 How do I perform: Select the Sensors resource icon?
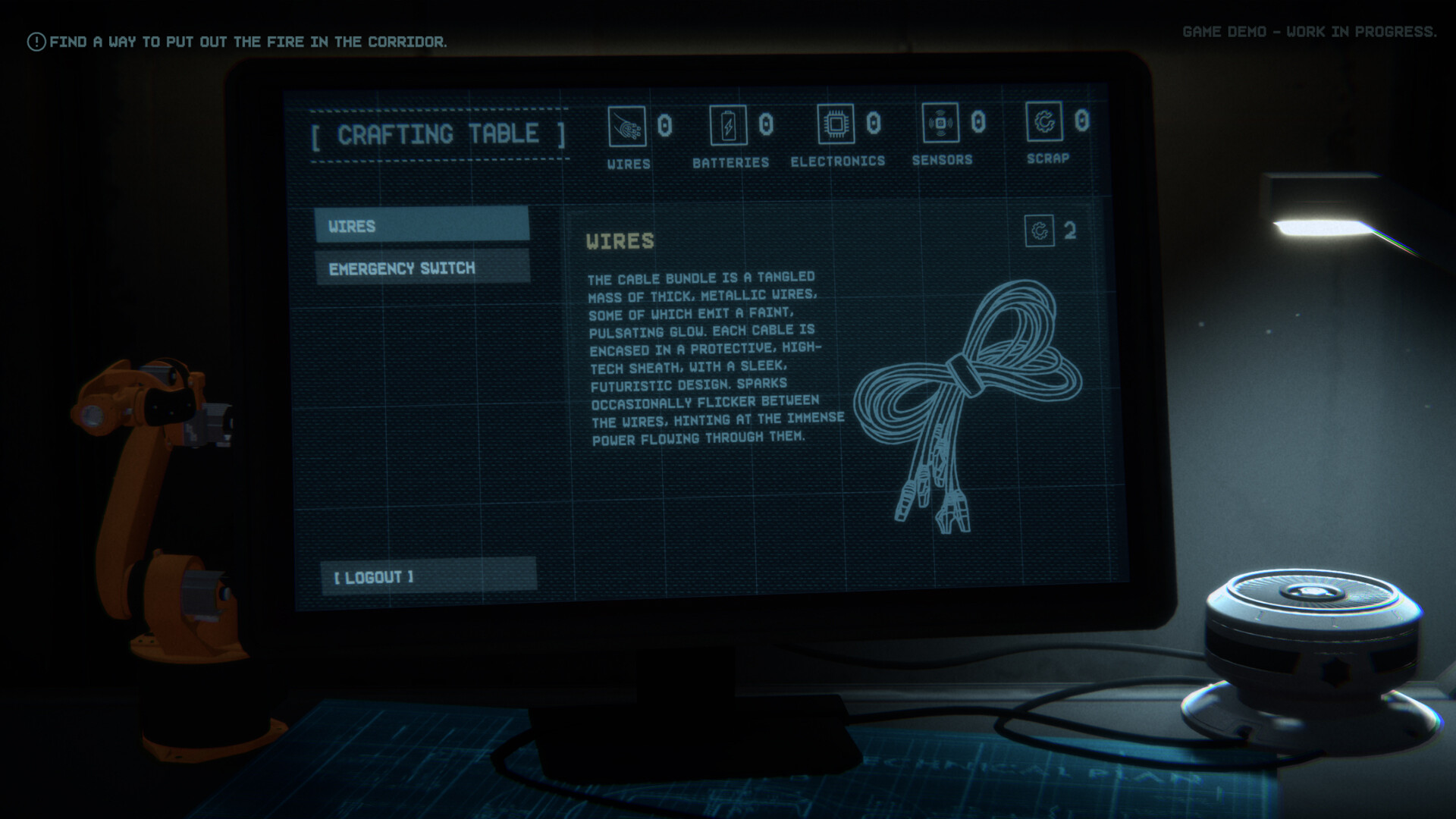(x=942, y=121)
